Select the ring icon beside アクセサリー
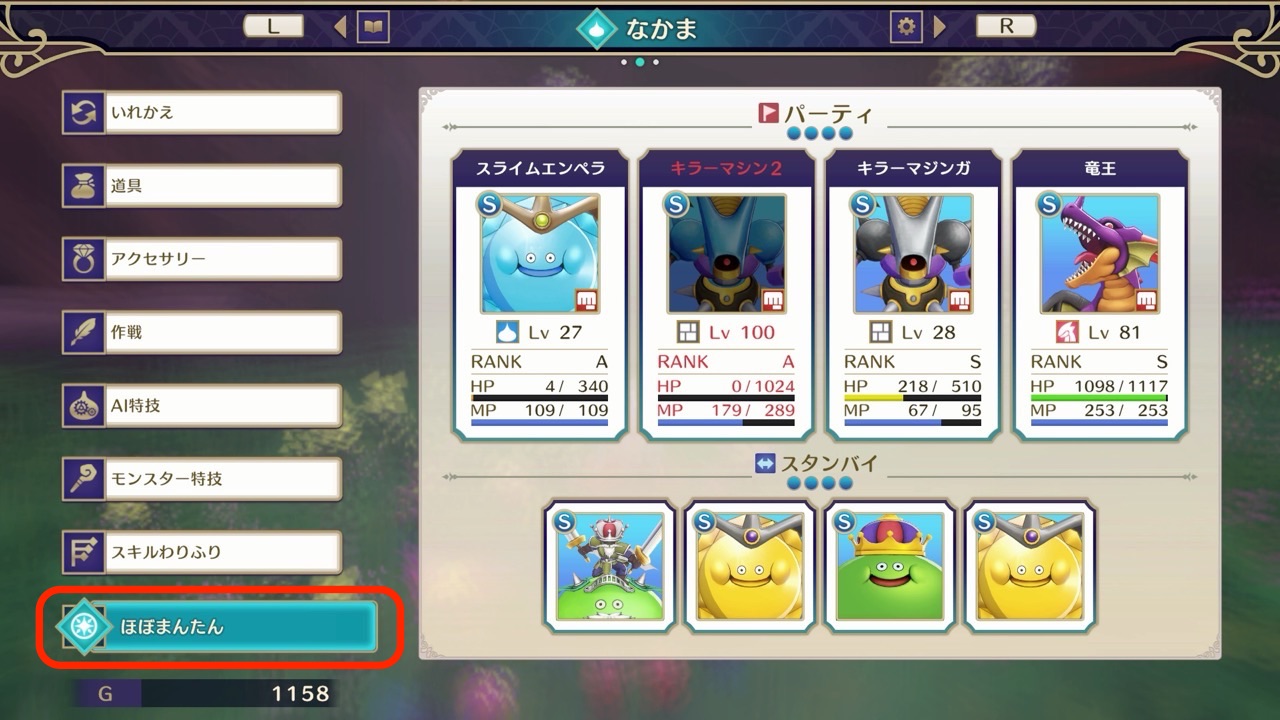The height and width of the screenshot is (720, 1280). (85, 258)
